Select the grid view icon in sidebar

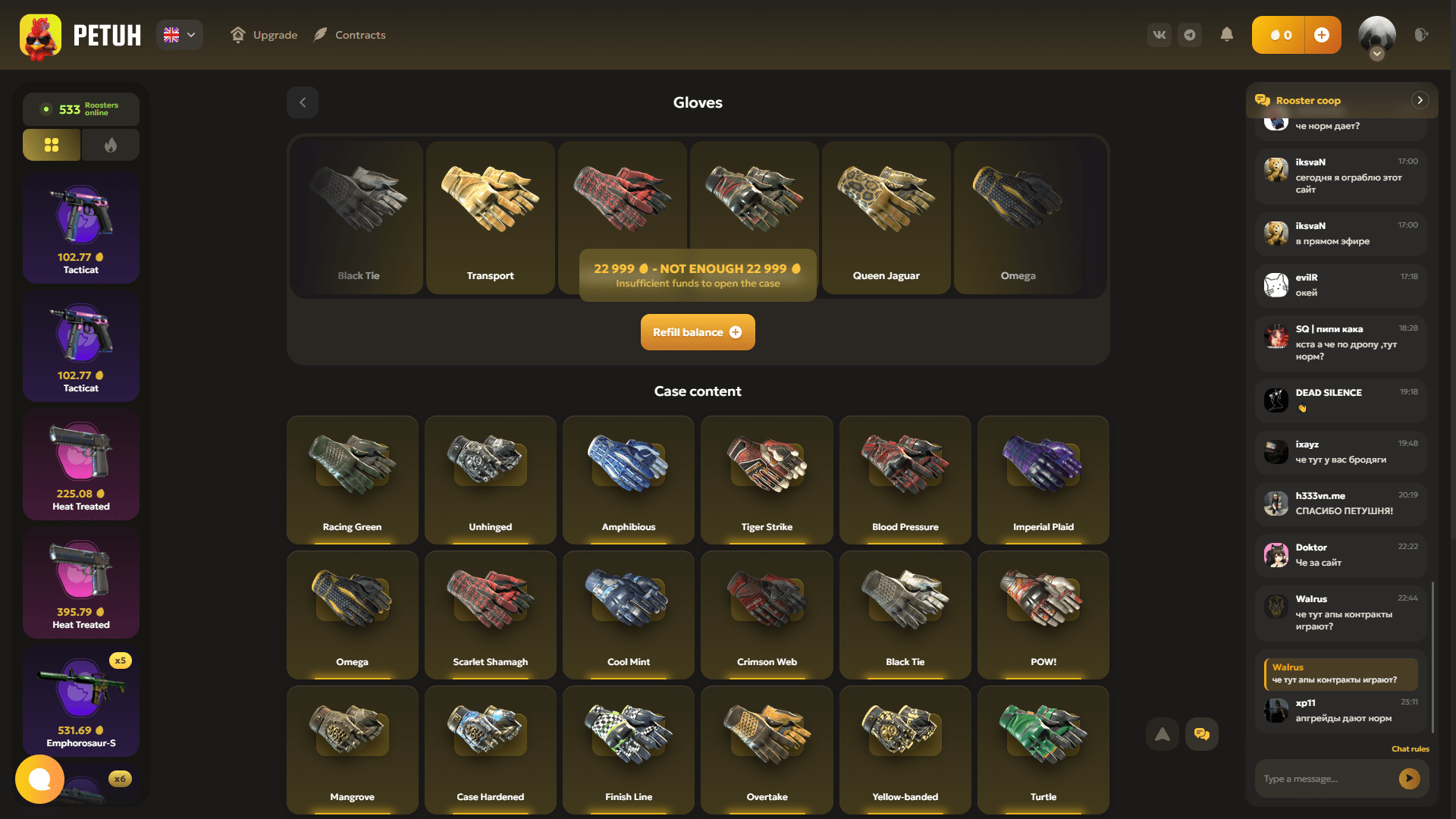point(51,144)
